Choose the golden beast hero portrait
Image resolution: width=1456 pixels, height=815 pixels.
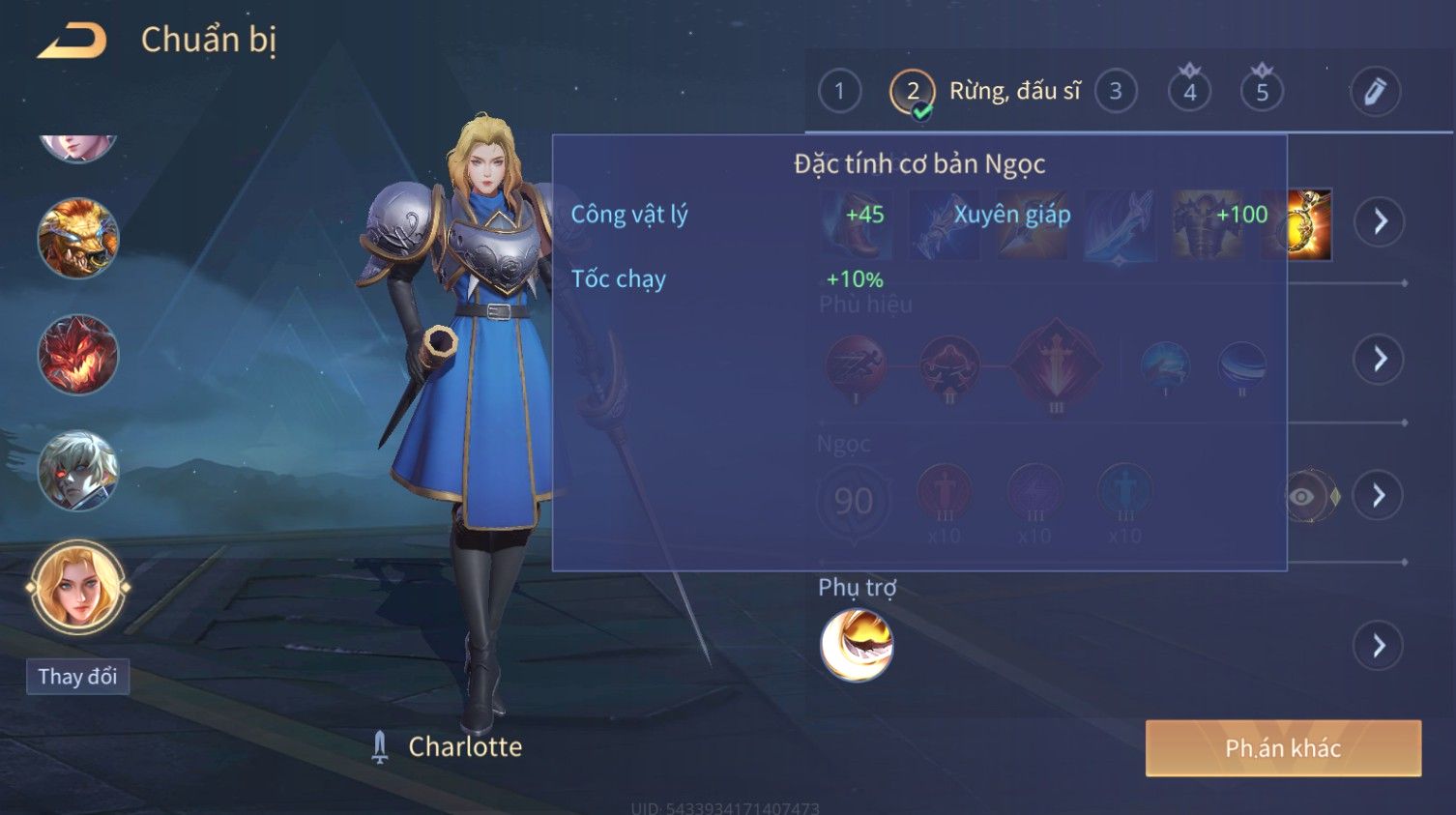[x=77, y=238]
